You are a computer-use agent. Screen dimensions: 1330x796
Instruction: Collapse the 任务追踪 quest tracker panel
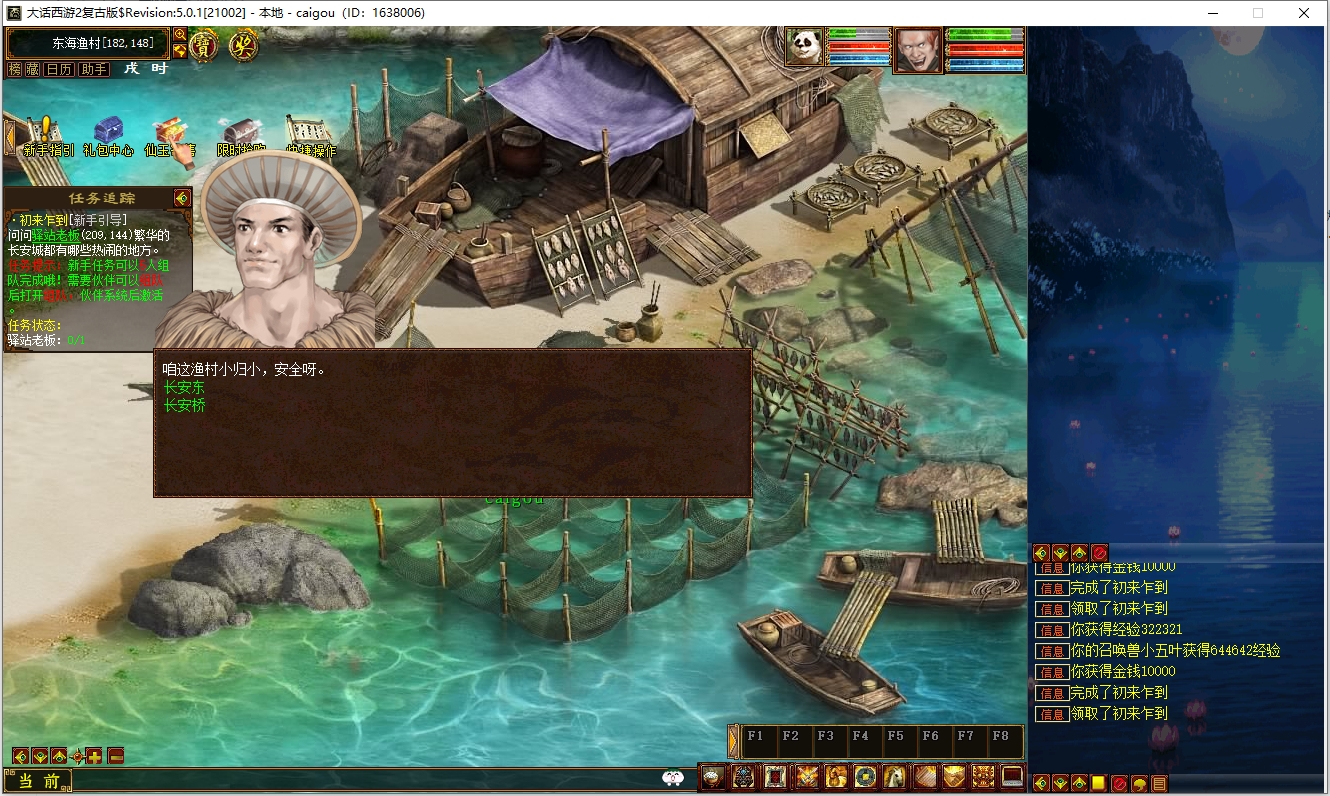[x=181, y=198]
